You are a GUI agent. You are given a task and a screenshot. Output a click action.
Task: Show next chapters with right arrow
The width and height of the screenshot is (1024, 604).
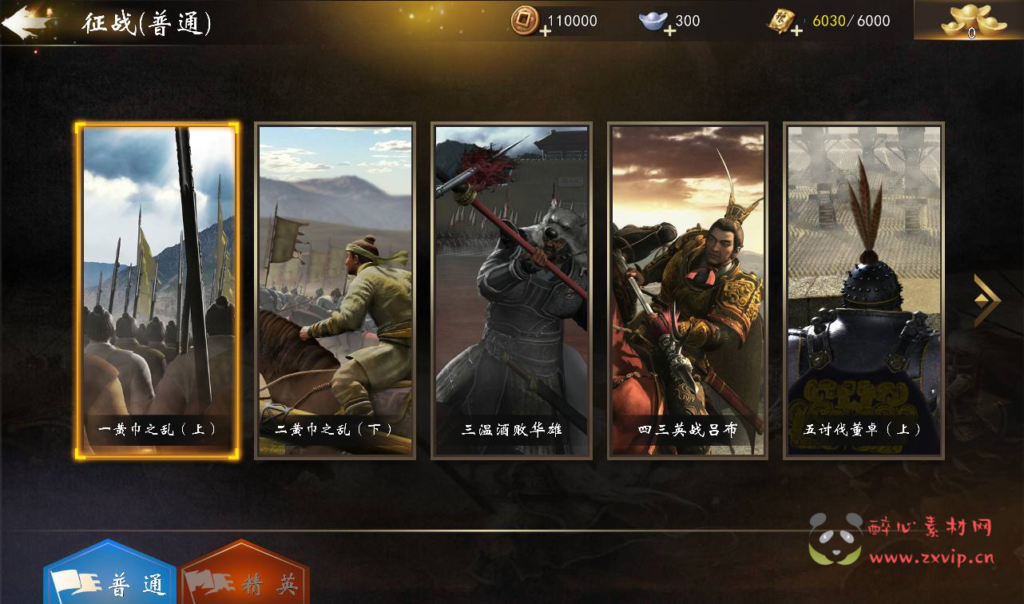click(x=986, y=300)
